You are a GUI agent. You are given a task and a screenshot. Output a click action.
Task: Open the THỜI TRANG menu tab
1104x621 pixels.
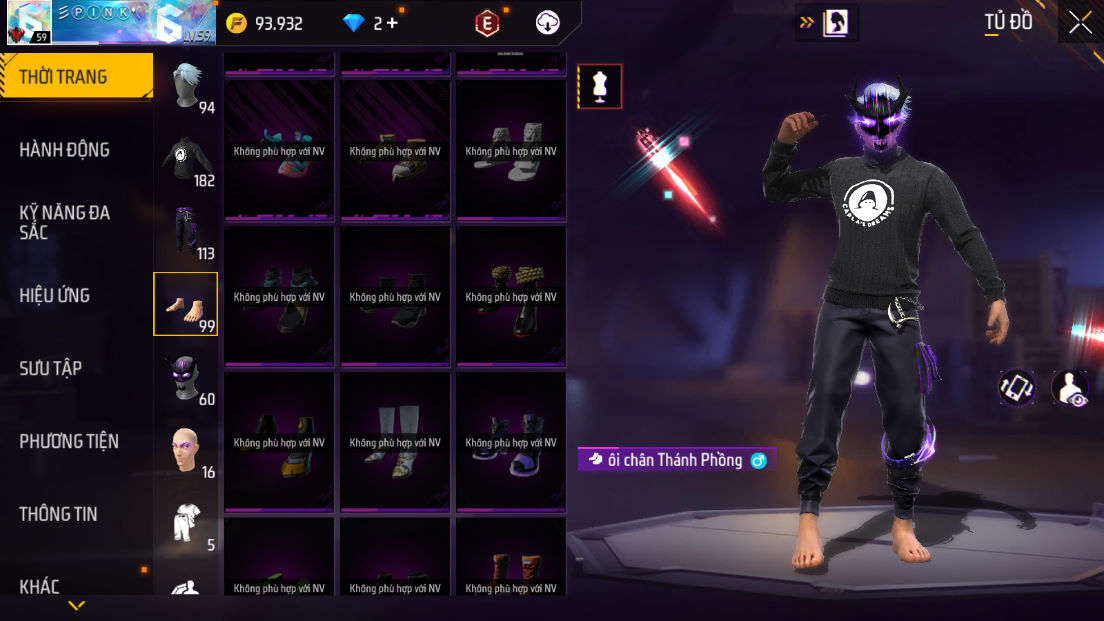click(x=64, y=77)
